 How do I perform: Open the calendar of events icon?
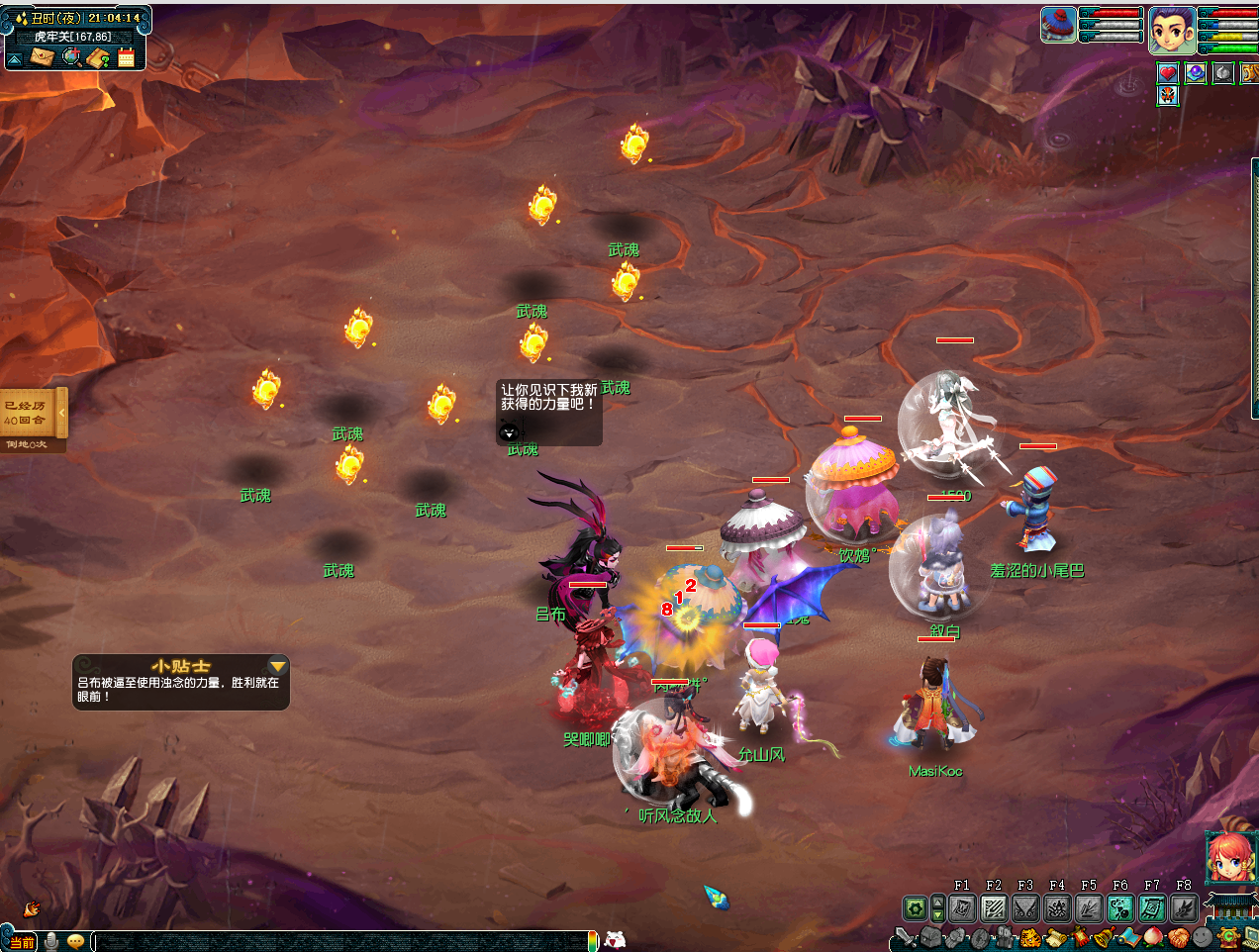click(x=126, y=57)
